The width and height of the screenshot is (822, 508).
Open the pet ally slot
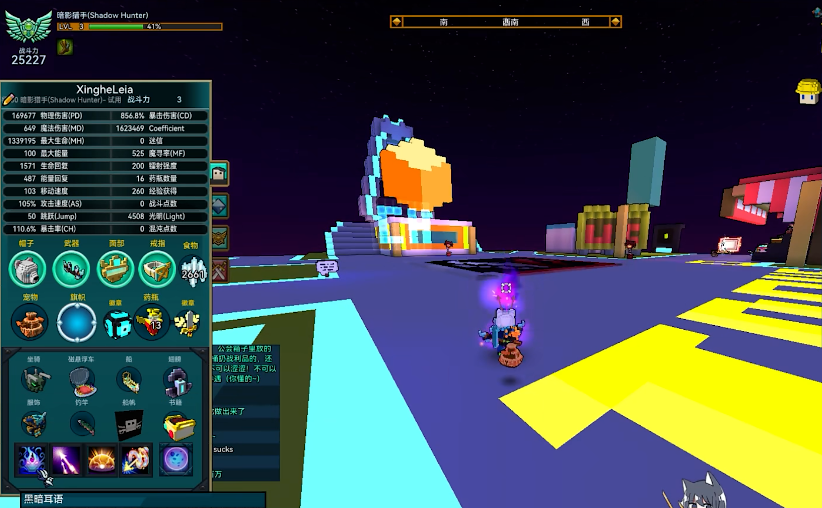(x=29, y=321)
